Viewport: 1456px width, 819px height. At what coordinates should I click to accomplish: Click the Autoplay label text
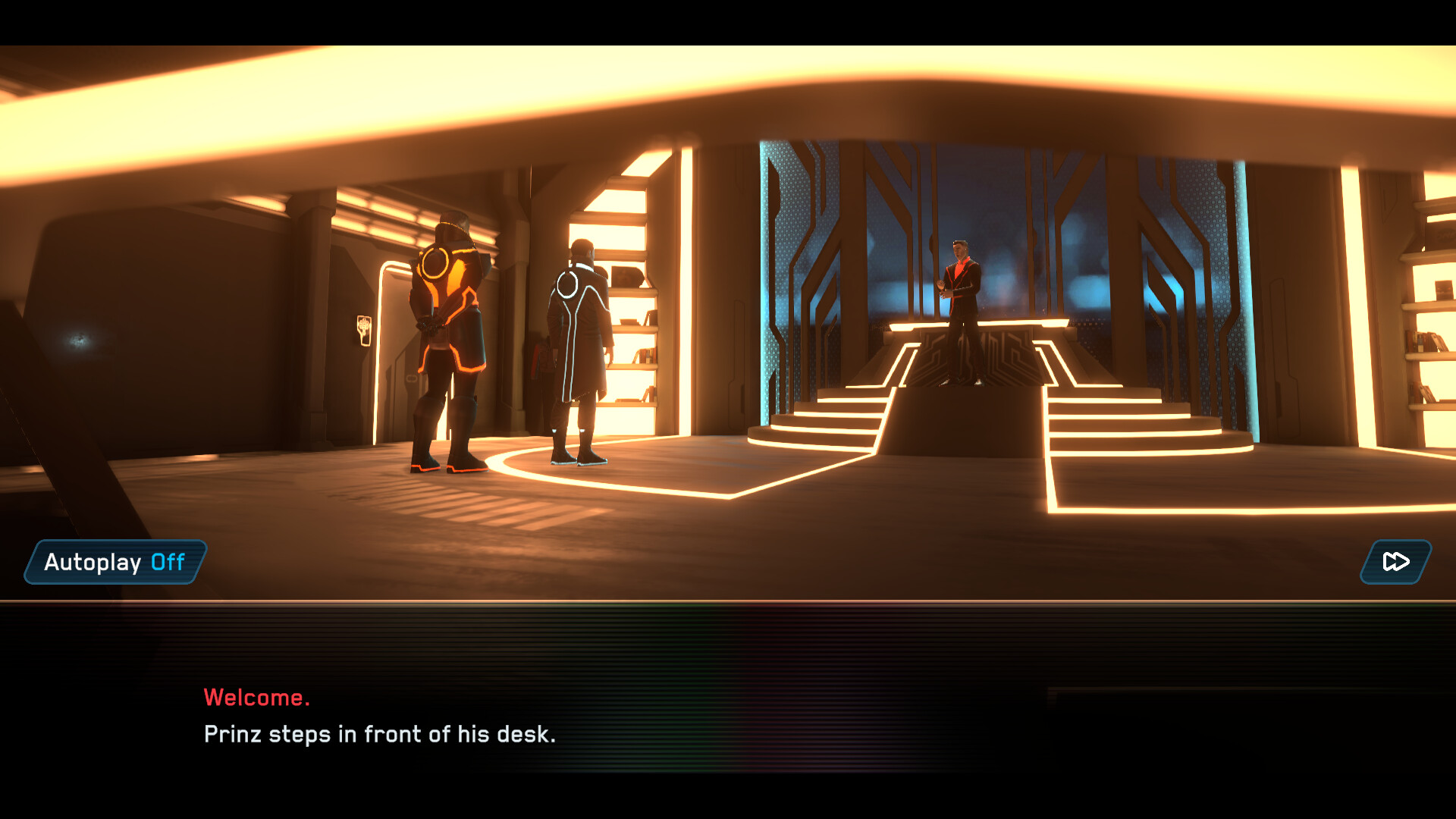coord(91,563)
